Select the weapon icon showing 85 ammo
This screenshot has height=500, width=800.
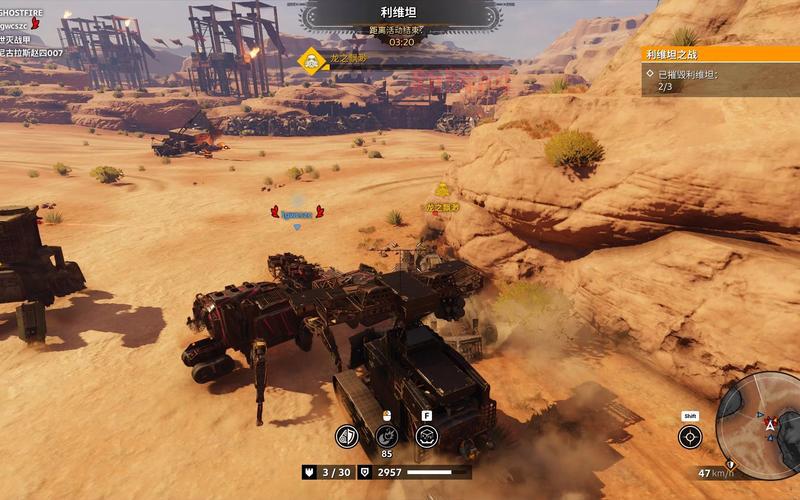pos(386,436)
